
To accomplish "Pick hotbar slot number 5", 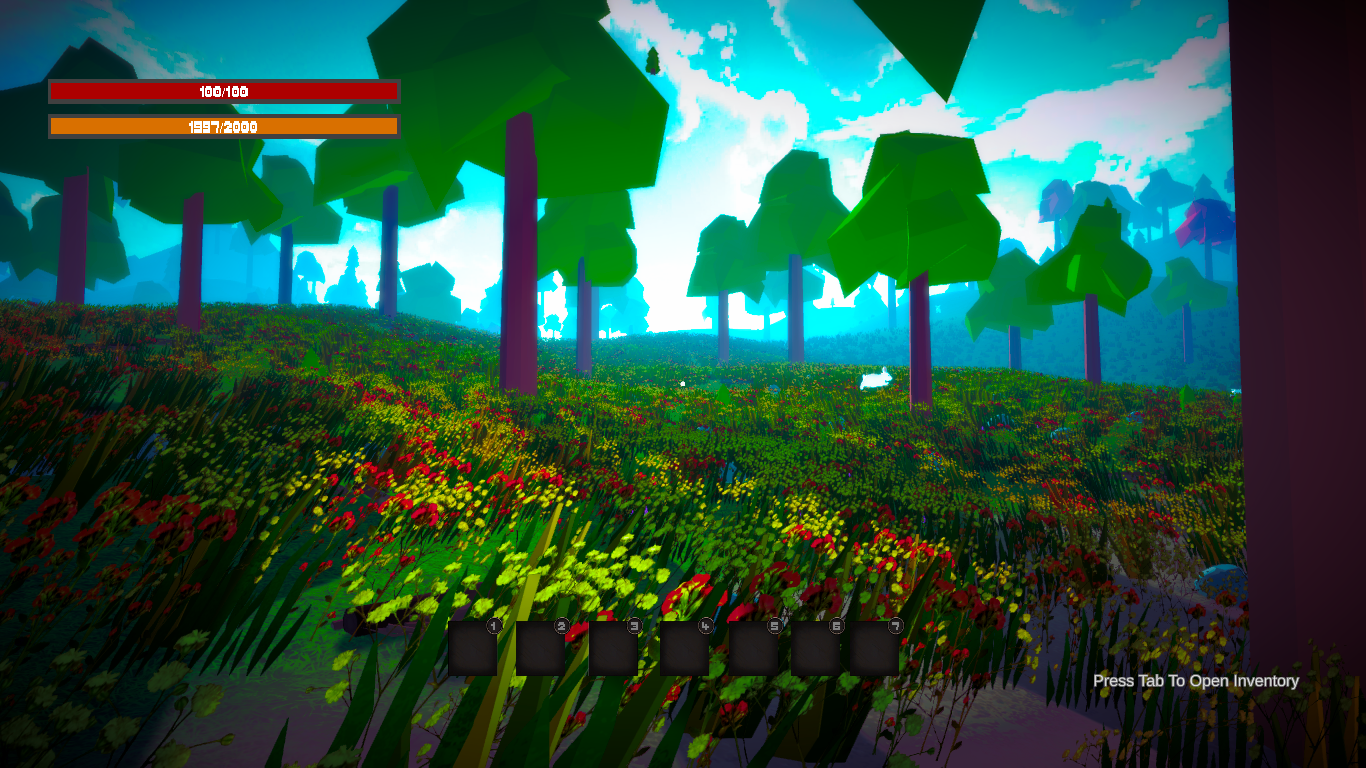I will pyautogui.click(x=753, y=648).
